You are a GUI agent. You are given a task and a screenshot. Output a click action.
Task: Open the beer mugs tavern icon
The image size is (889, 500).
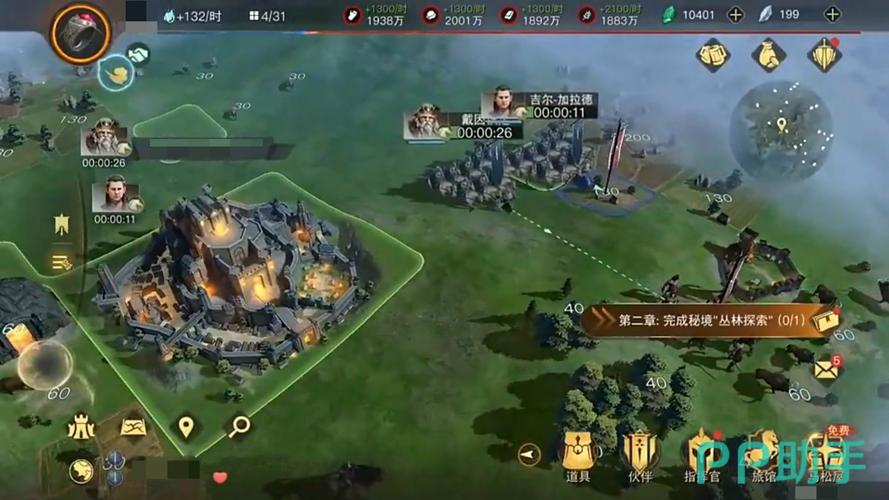[713, 54]
